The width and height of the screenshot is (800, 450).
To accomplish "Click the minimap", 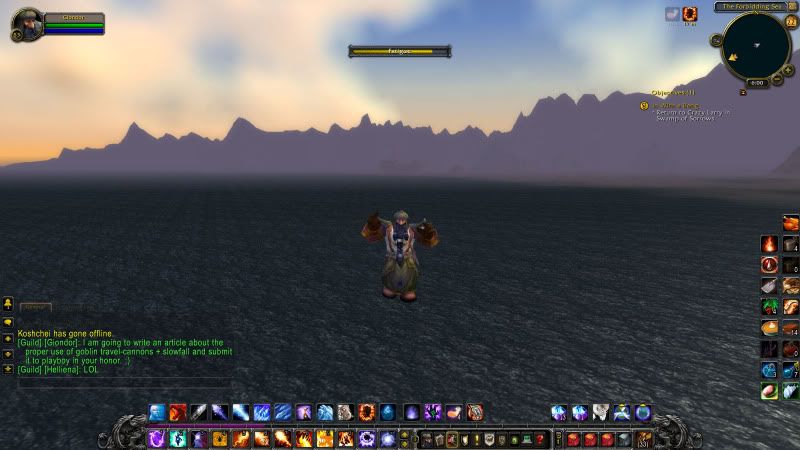I will 754,46.
